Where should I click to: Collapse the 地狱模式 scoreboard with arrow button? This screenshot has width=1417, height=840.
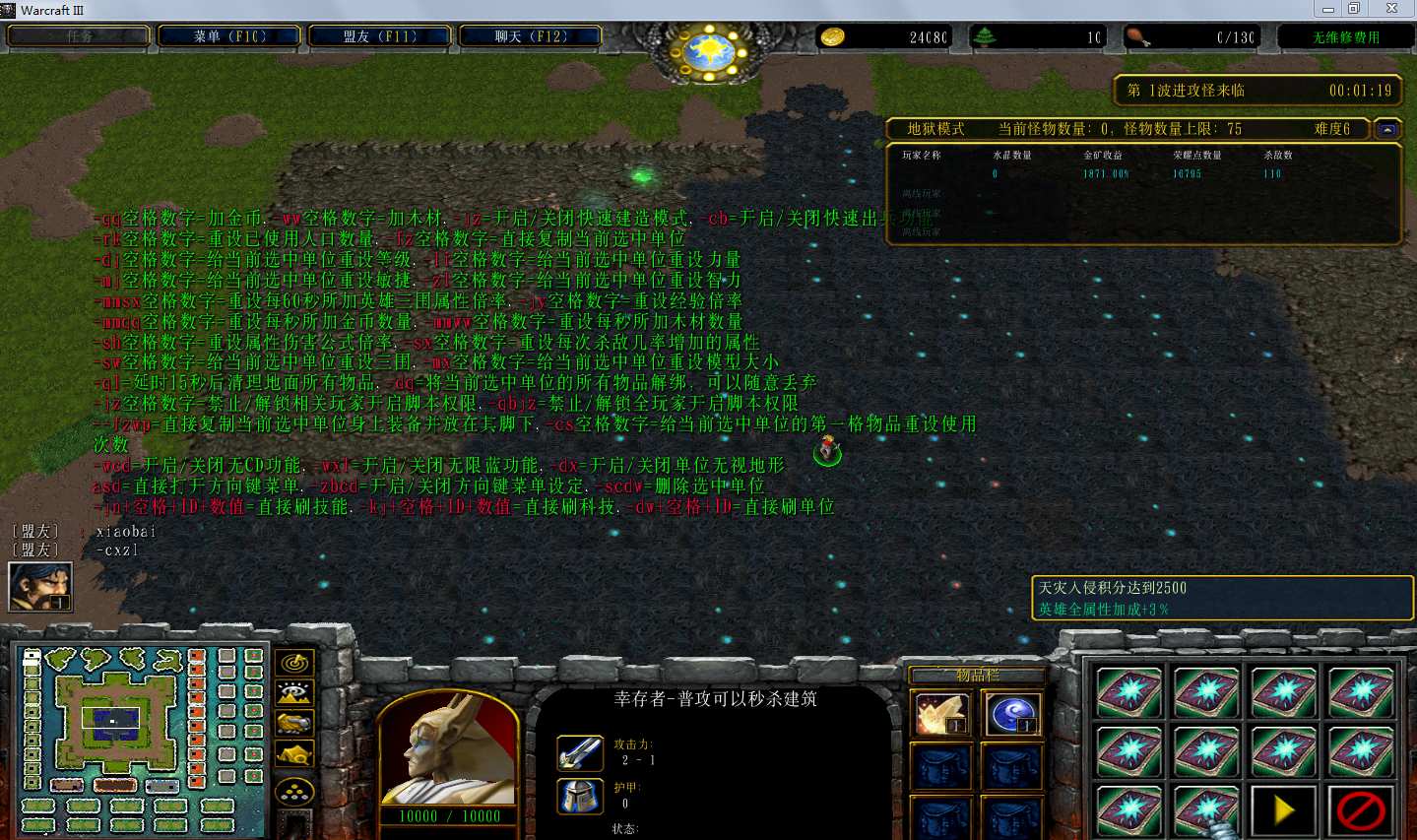coord(1386,129)
